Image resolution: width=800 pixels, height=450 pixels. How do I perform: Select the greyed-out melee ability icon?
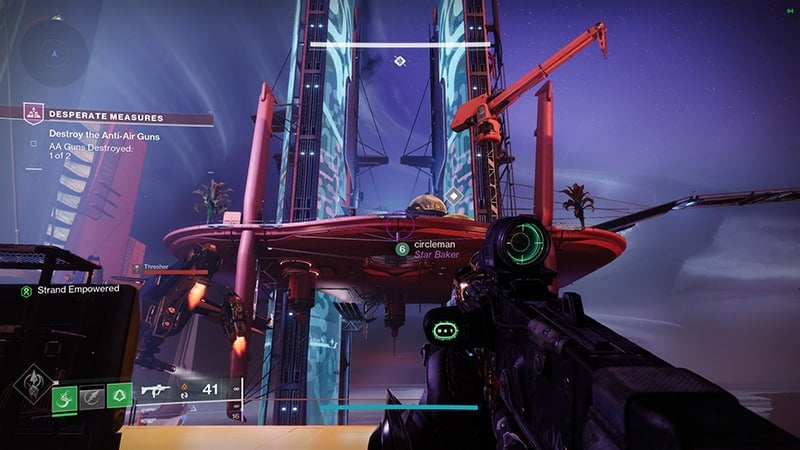coord(92,398)
